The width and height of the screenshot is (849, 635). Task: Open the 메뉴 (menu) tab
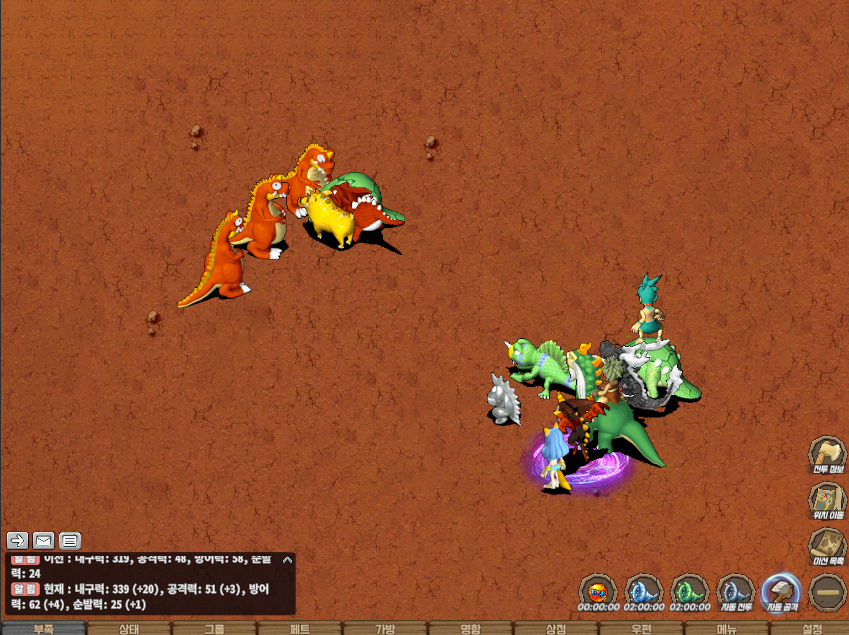tap(727, 628)
